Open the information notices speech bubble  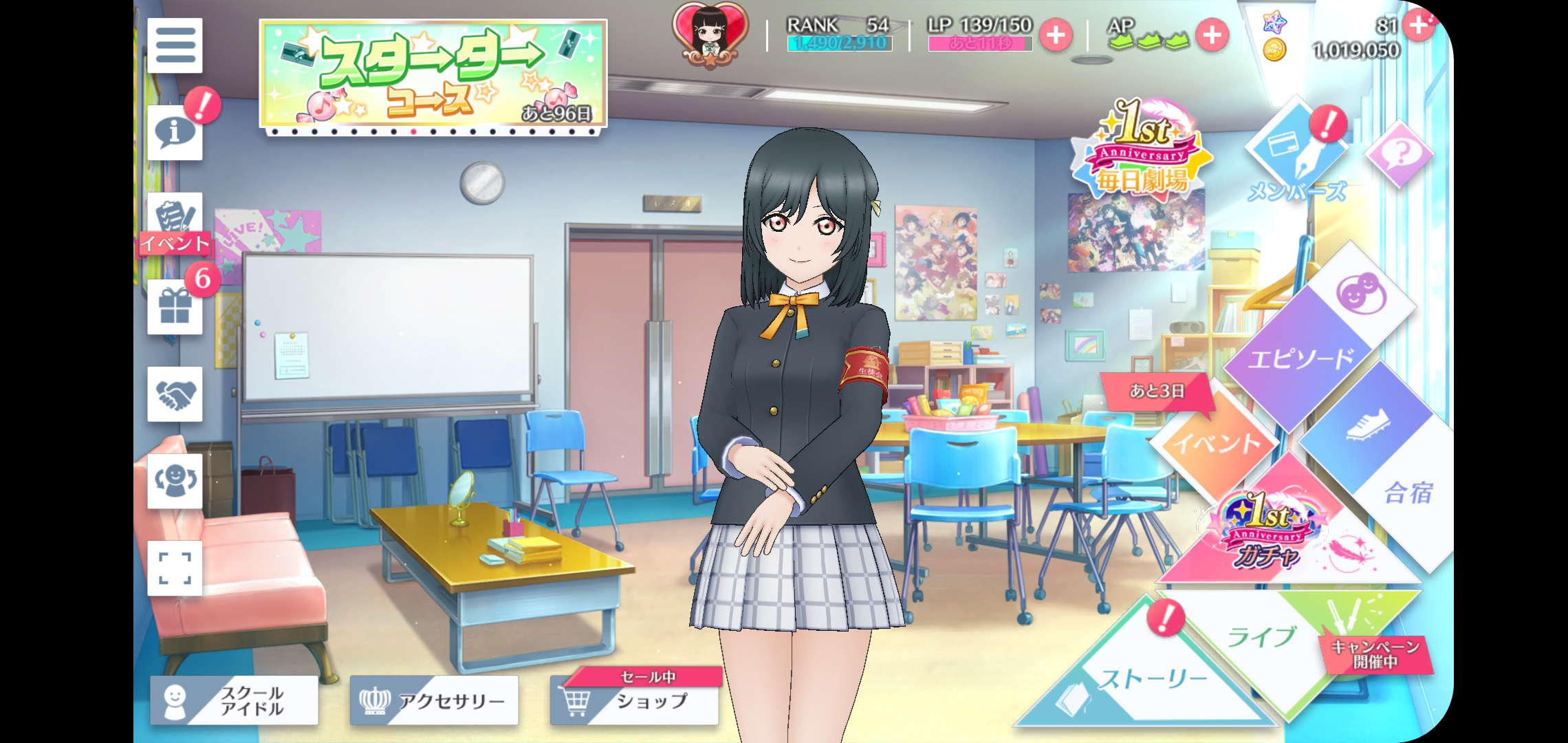click(174, 132)
